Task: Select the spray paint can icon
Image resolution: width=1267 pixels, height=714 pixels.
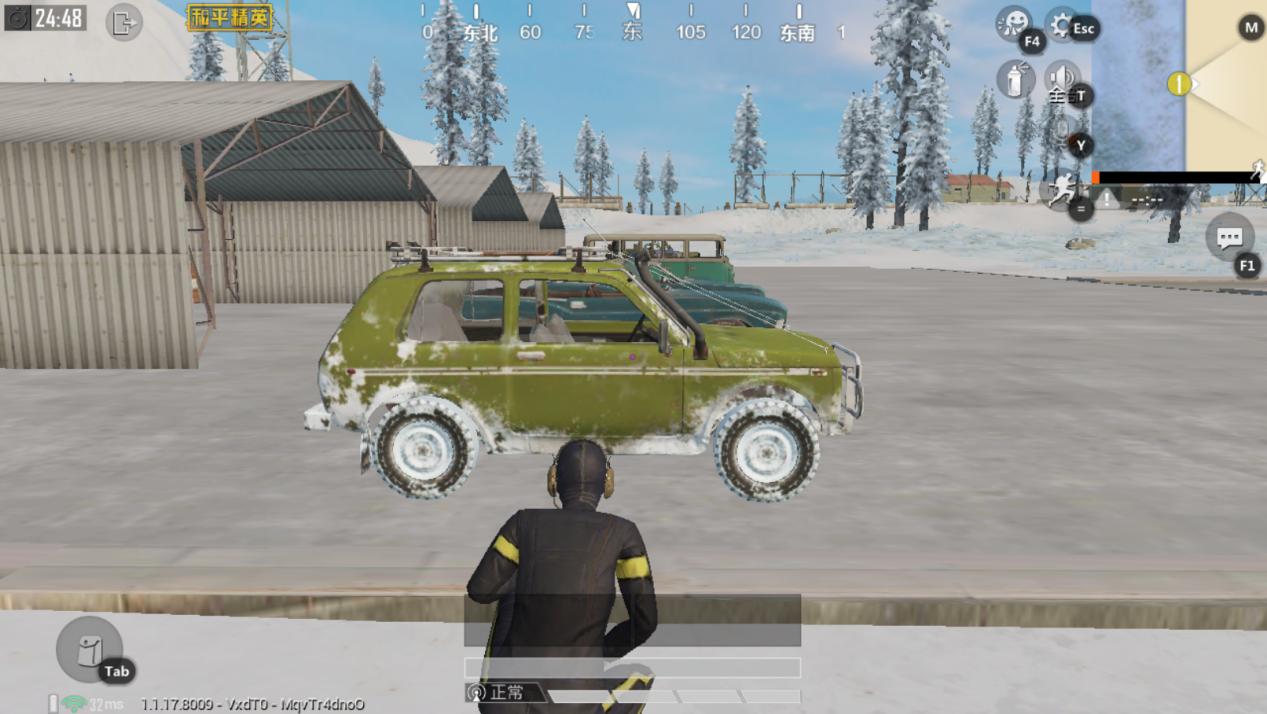Action: (1015, 79)
